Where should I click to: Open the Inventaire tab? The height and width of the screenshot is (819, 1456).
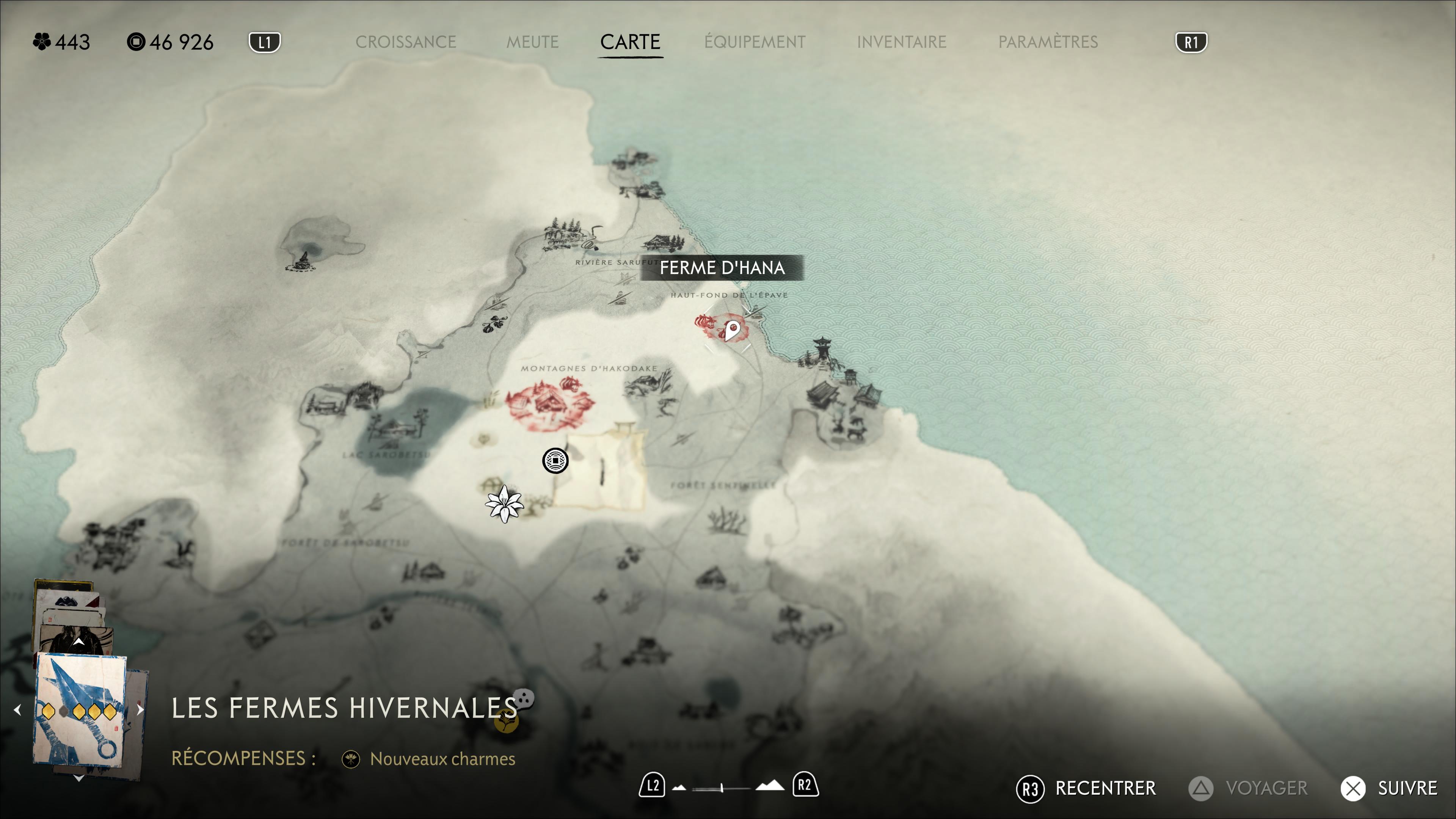901,42
